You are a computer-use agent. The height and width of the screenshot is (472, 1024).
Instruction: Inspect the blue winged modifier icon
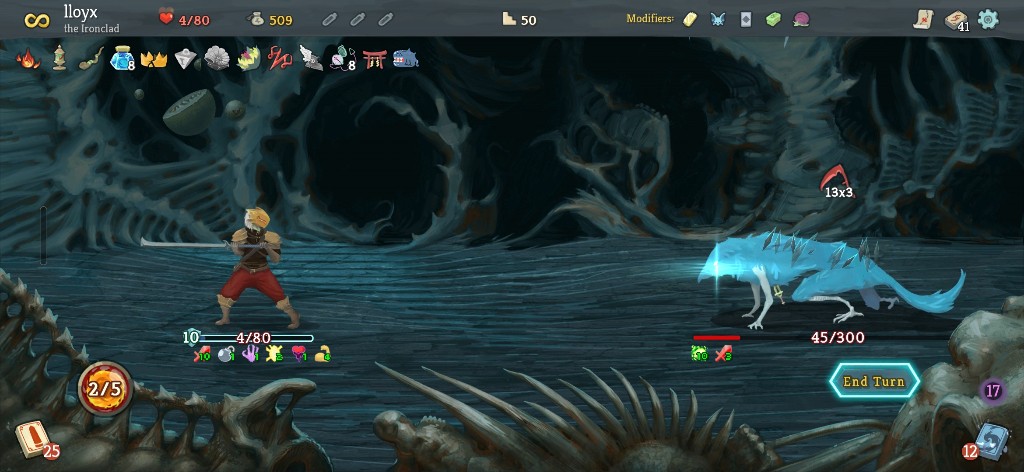pos(717,19)
